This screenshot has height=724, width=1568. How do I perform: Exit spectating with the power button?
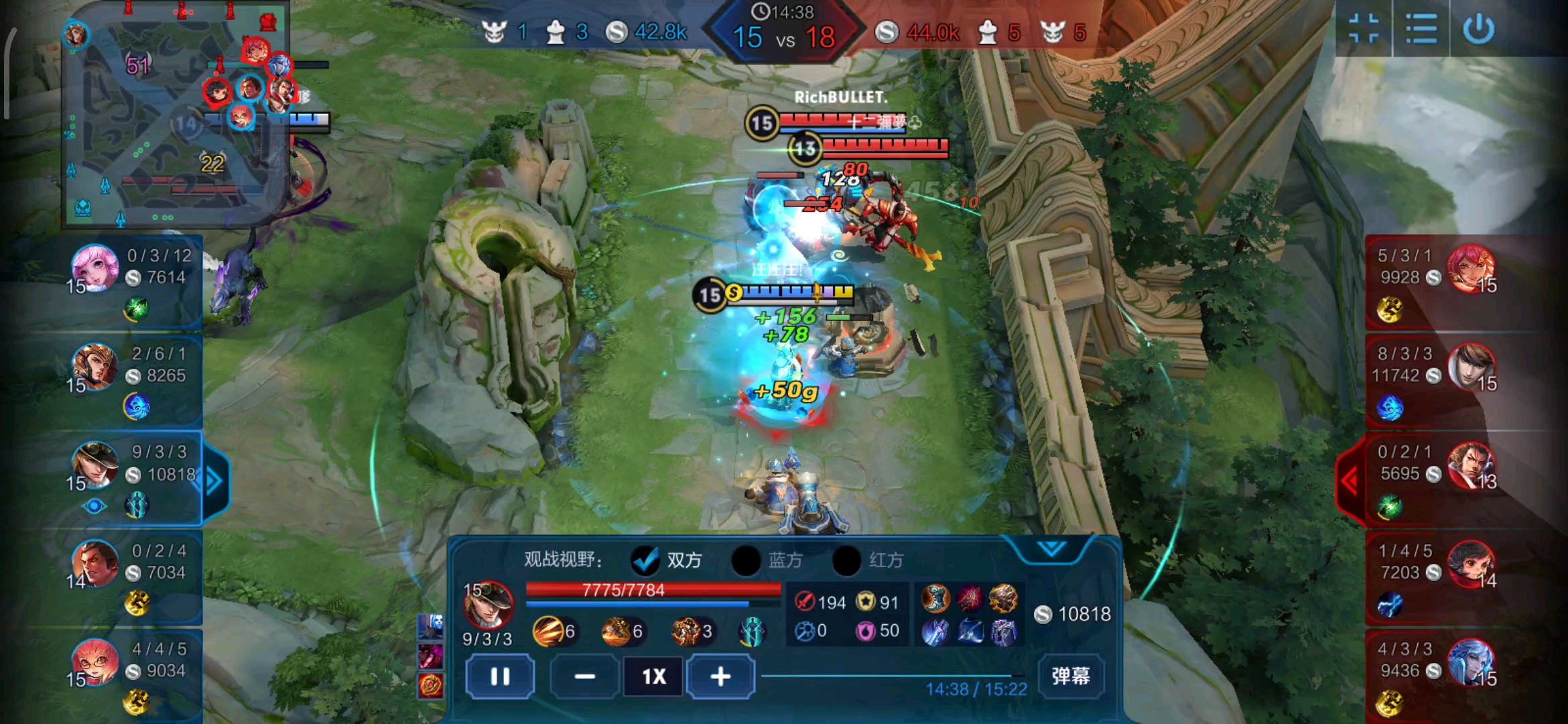(x=1478, y=29)
